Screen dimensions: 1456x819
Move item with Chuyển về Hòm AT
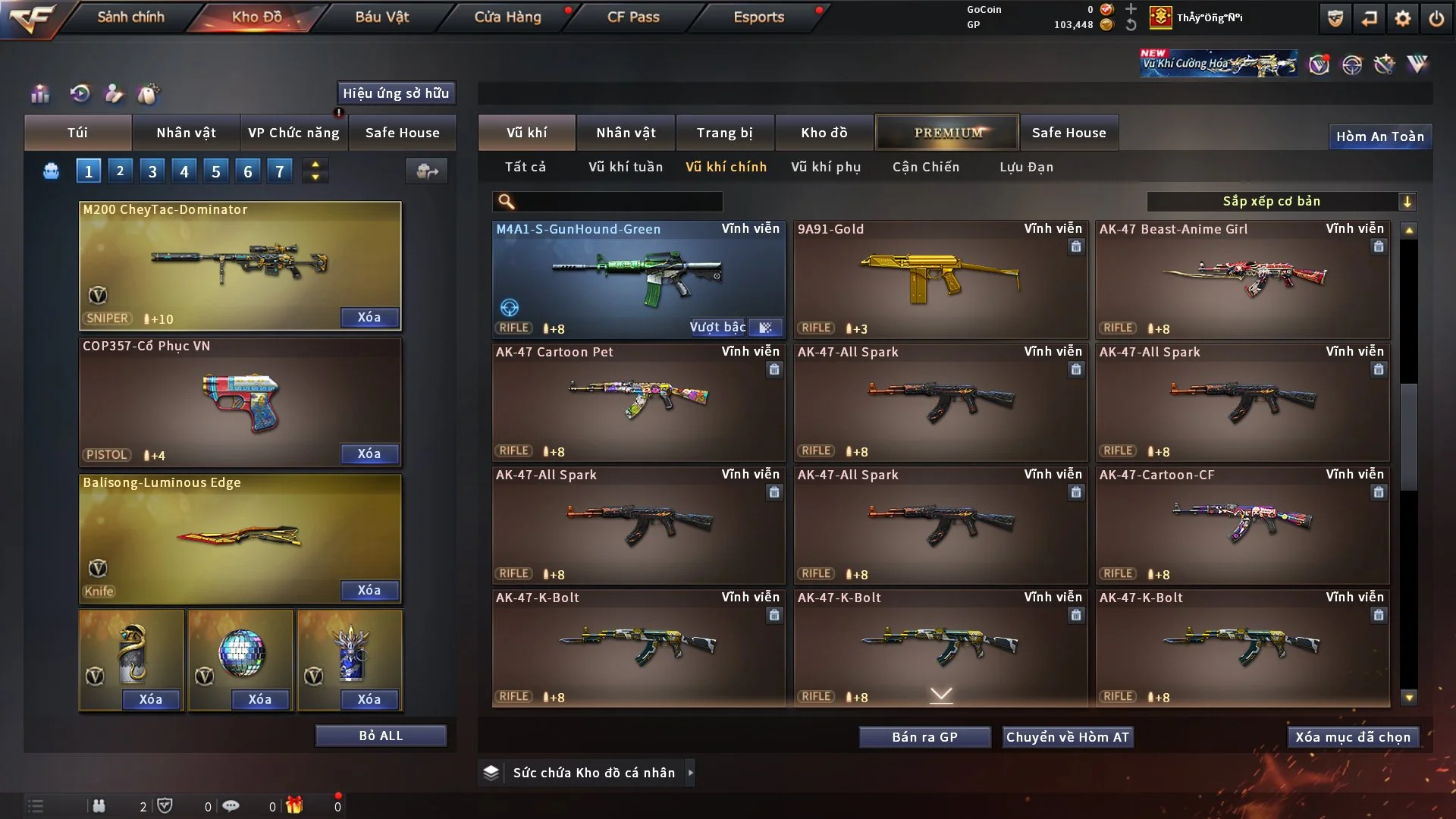coord(1068,737)
